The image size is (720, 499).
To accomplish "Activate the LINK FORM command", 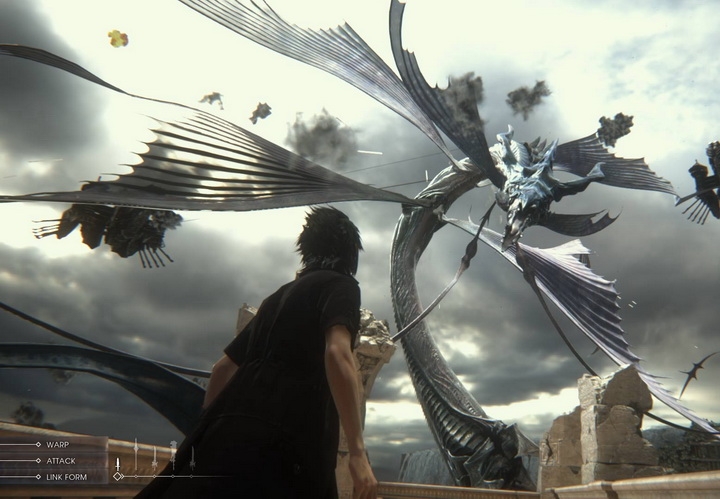I will pyautogui.click(x=66, y=476).
